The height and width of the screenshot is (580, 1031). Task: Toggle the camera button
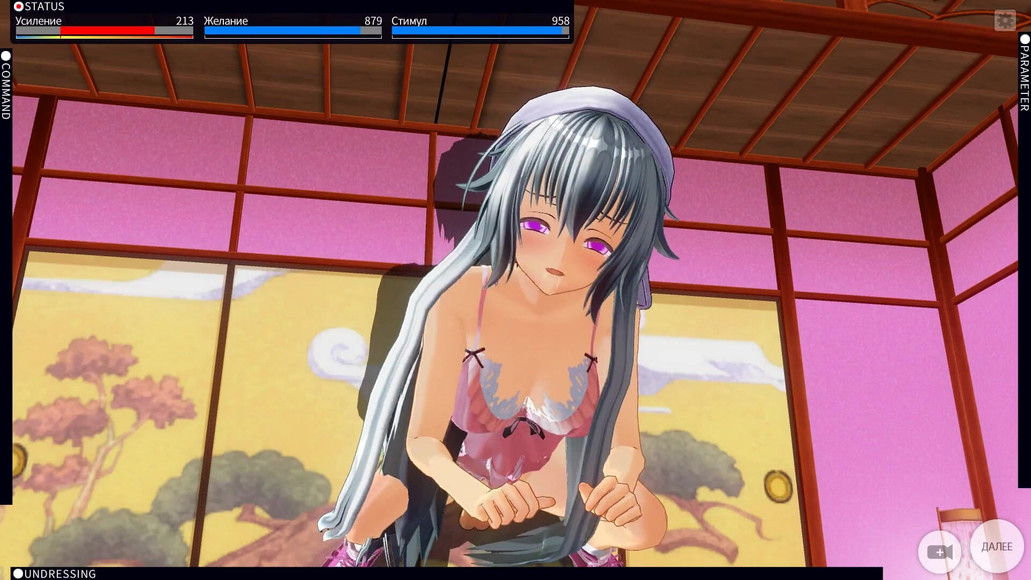[x=939, y=552]
